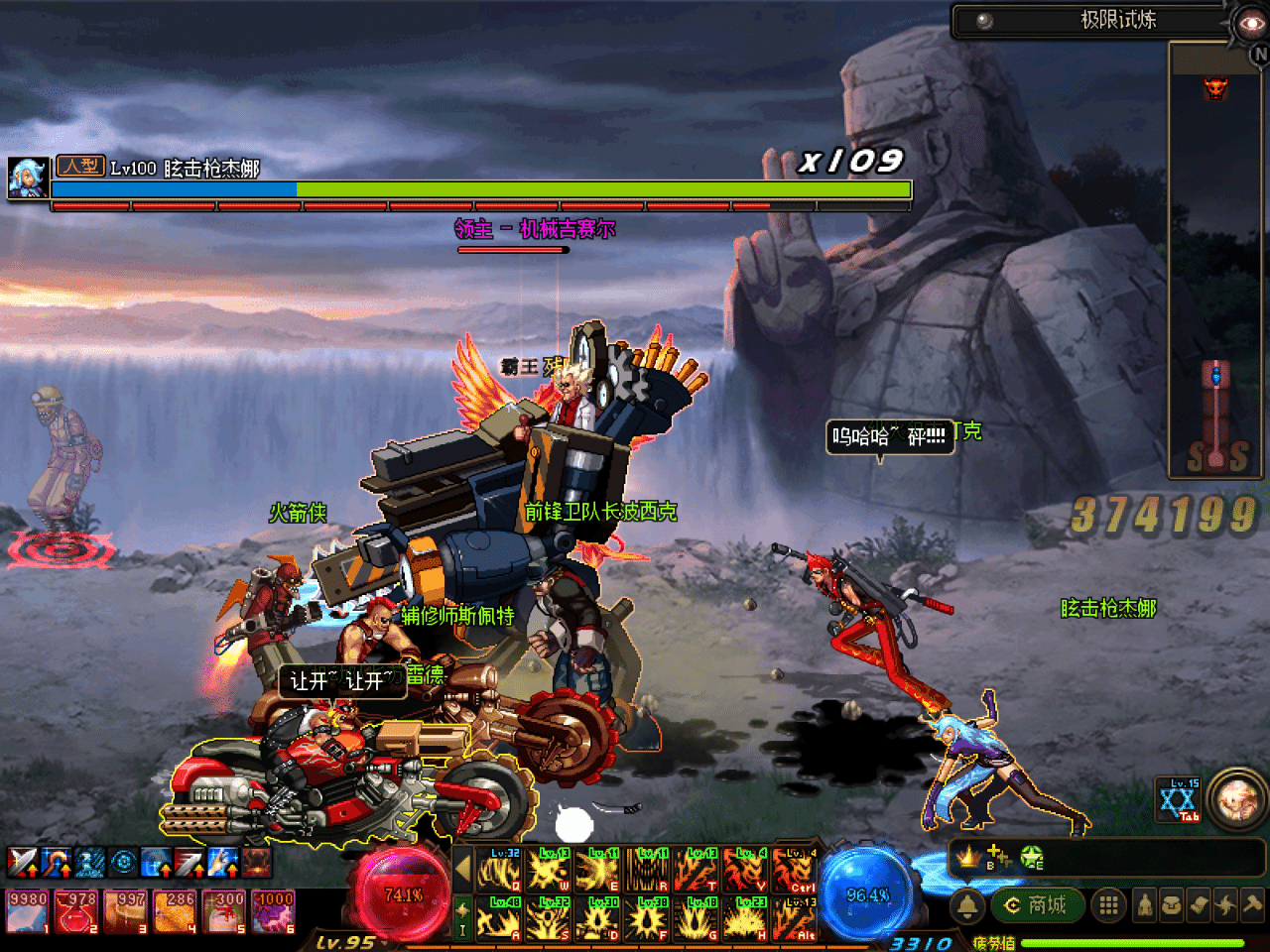Activate the Lv.23 skill on key H
This screenshot has height=952, width=1270.
tap(745, 918)
